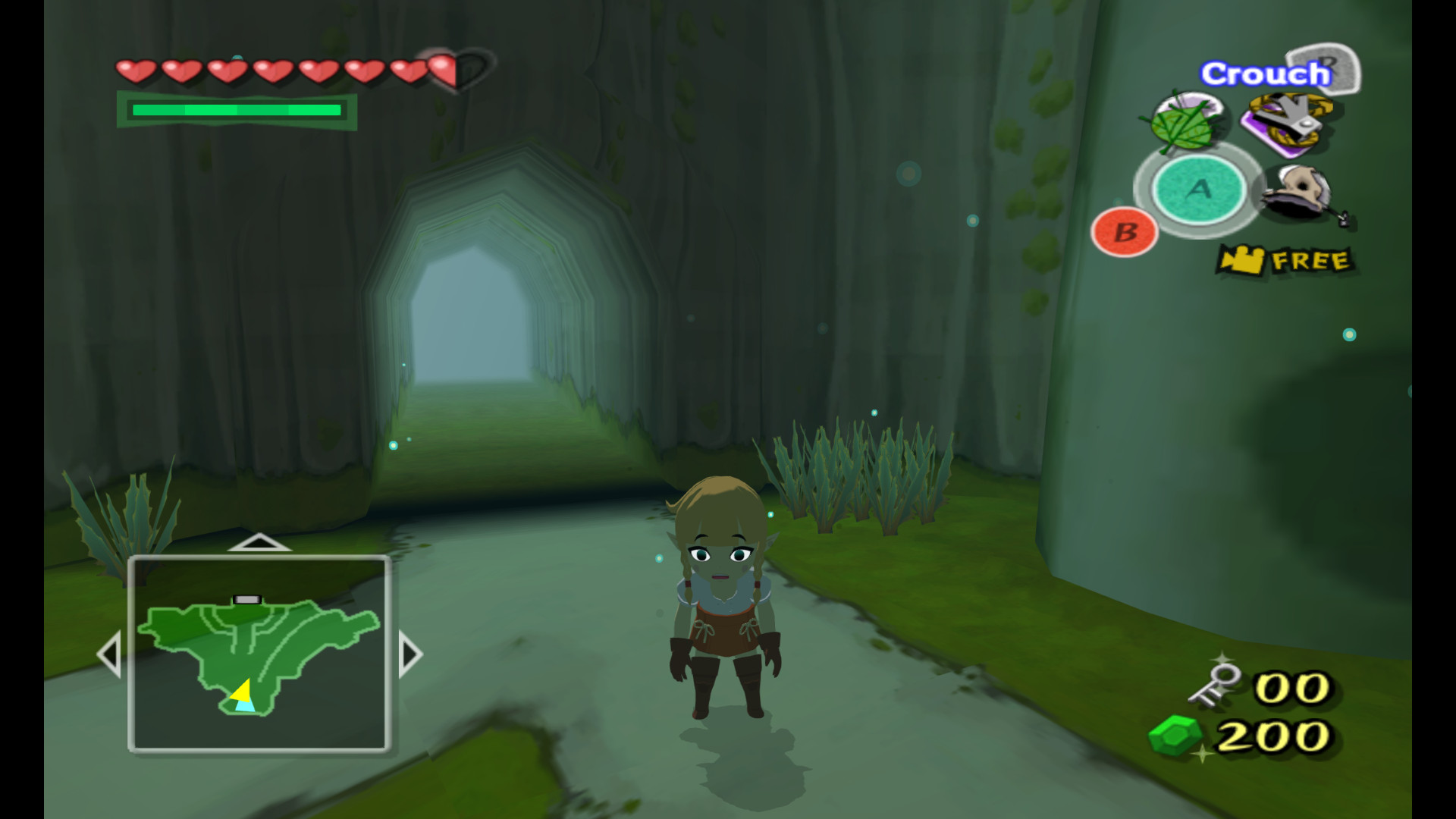Expand the minimap with the up arrow
Screen dimensions: 1456x819
(x=260, y=542)
